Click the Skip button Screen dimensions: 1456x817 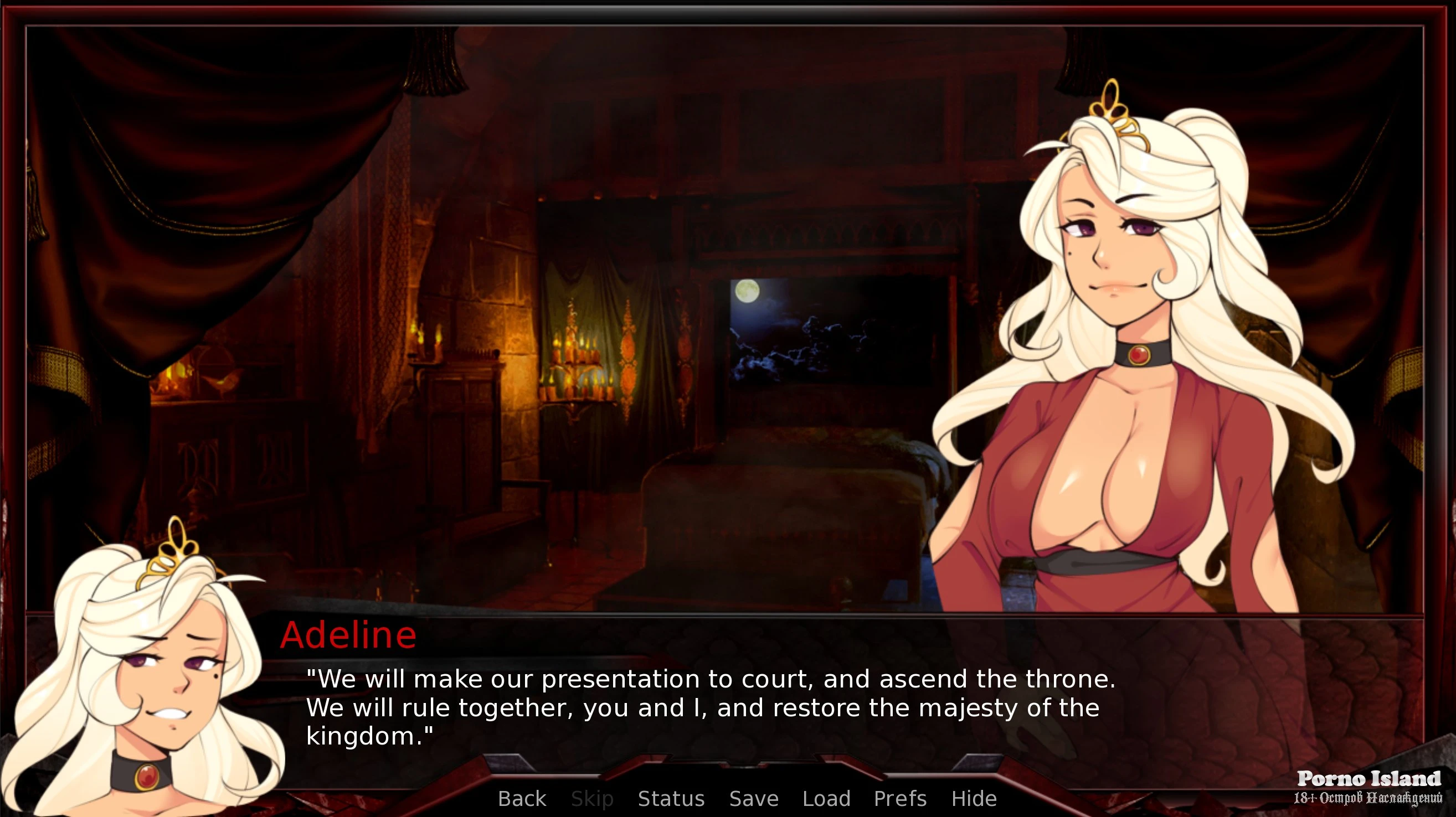point(592,798)
